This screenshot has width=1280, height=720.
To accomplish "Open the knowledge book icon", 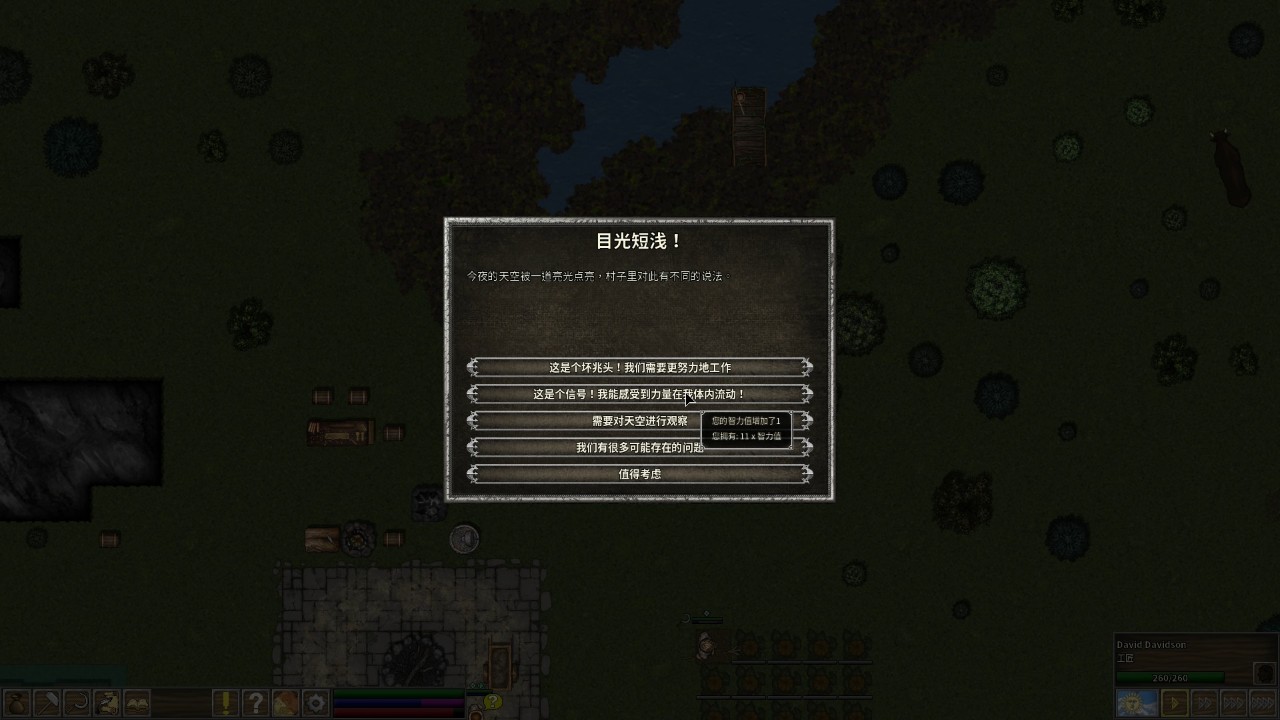I will pos(137,705).
